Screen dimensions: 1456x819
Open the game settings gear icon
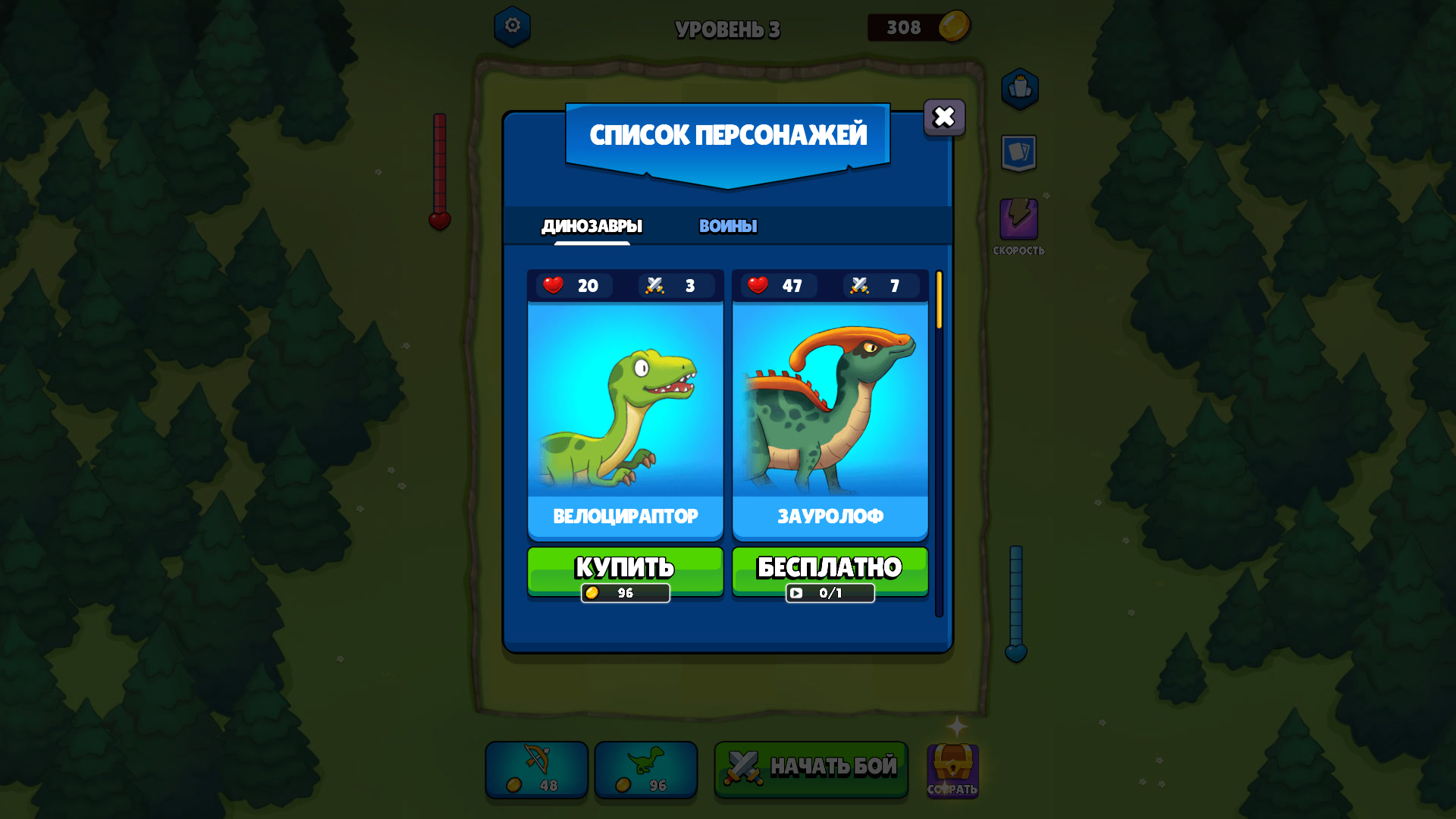click(512, 25)
